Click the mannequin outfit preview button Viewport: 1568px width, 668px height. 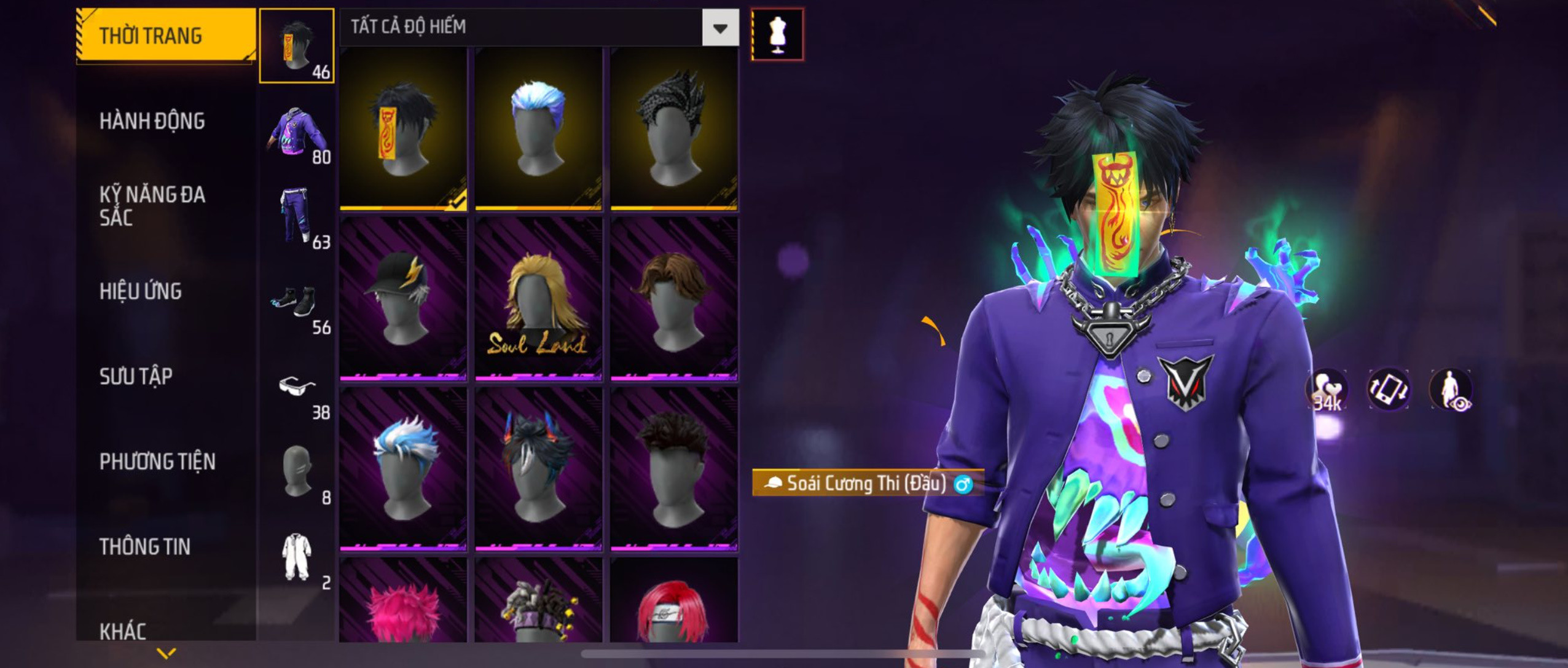[x=777, y=34]
